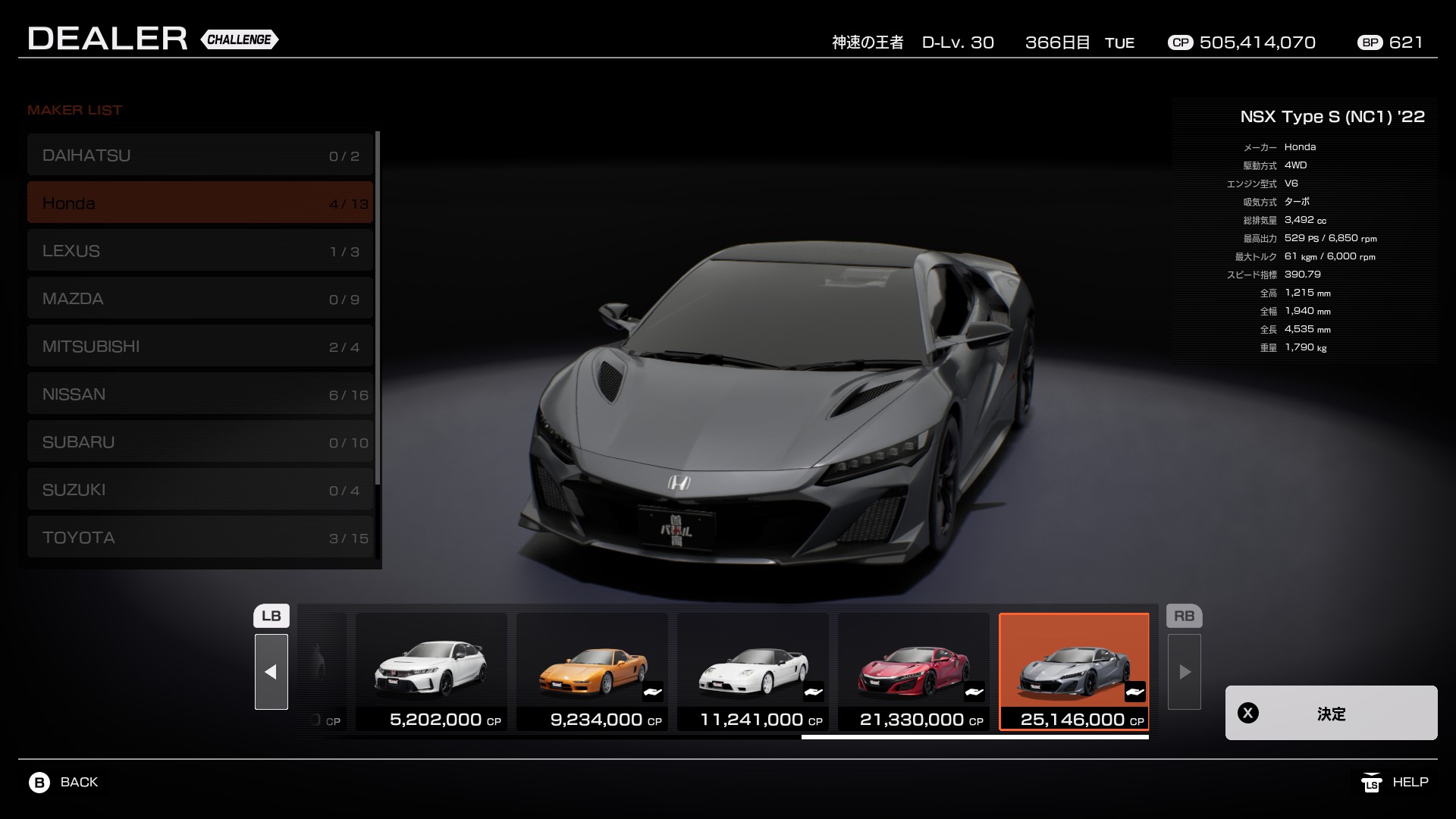Select the red NSX priced 21,330,000 CP
1456x819 pixels.
[x=913, y=671]
